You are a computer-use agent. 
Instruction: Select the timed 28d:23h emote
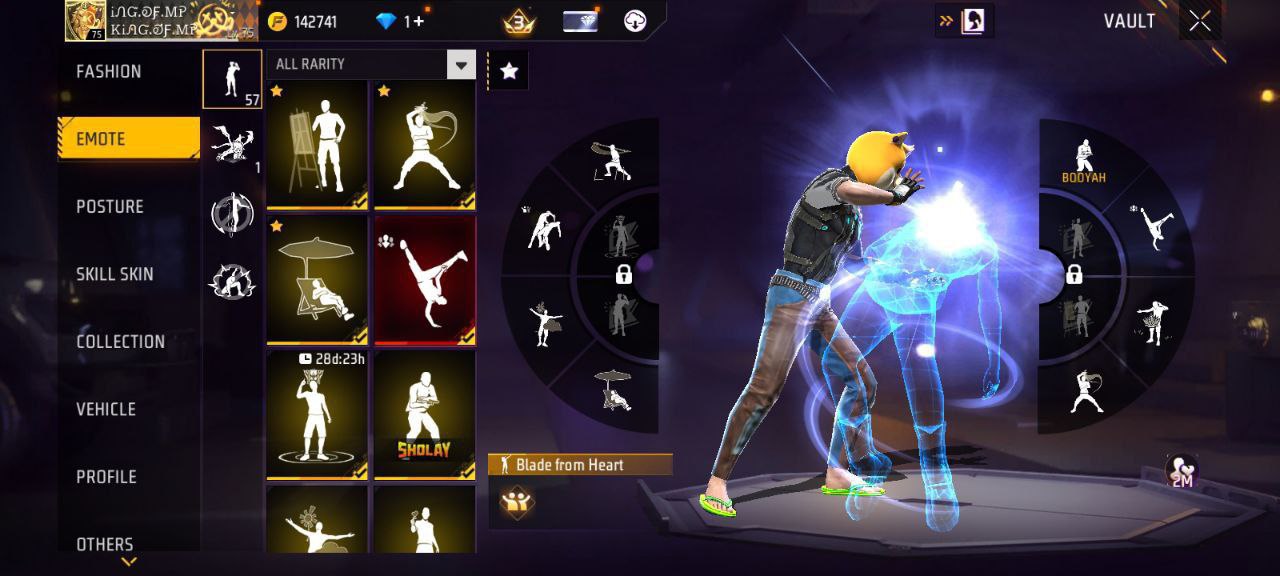coord(317,415)
